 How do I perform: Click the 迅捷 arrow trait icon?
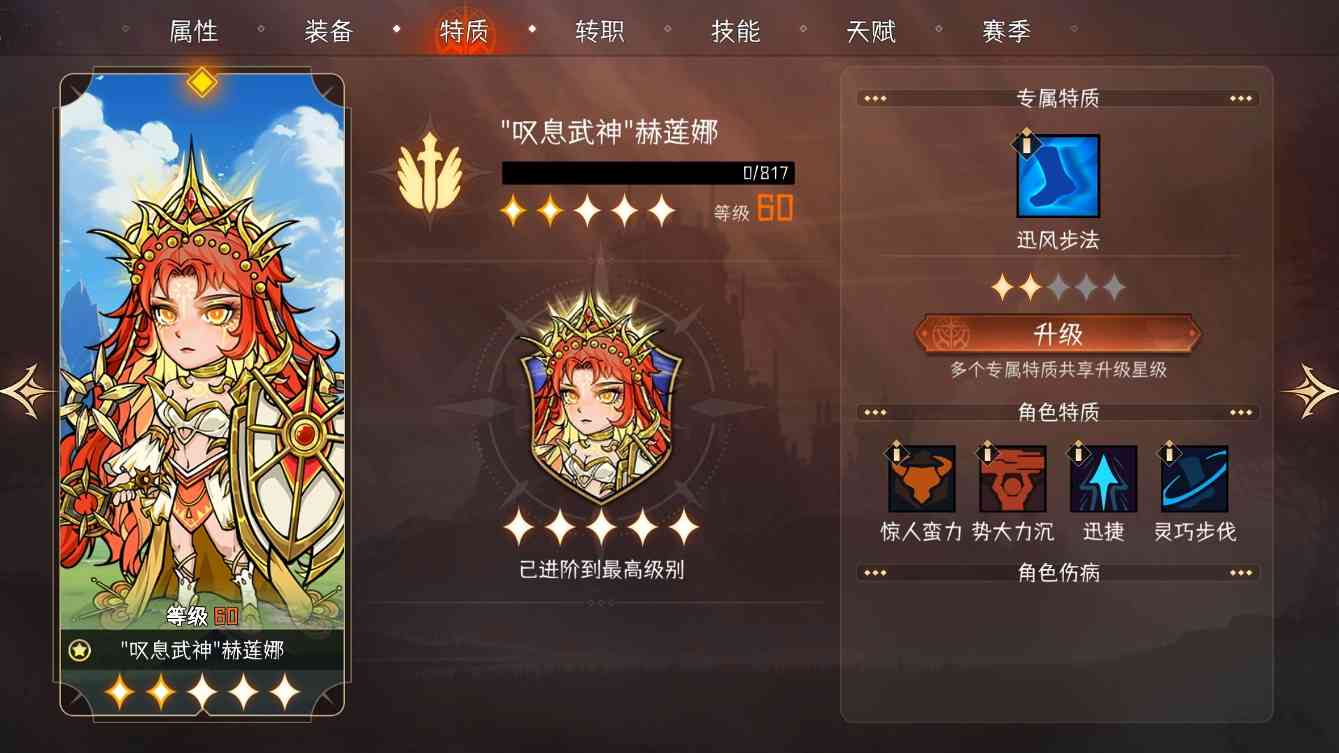[1102, 479]
